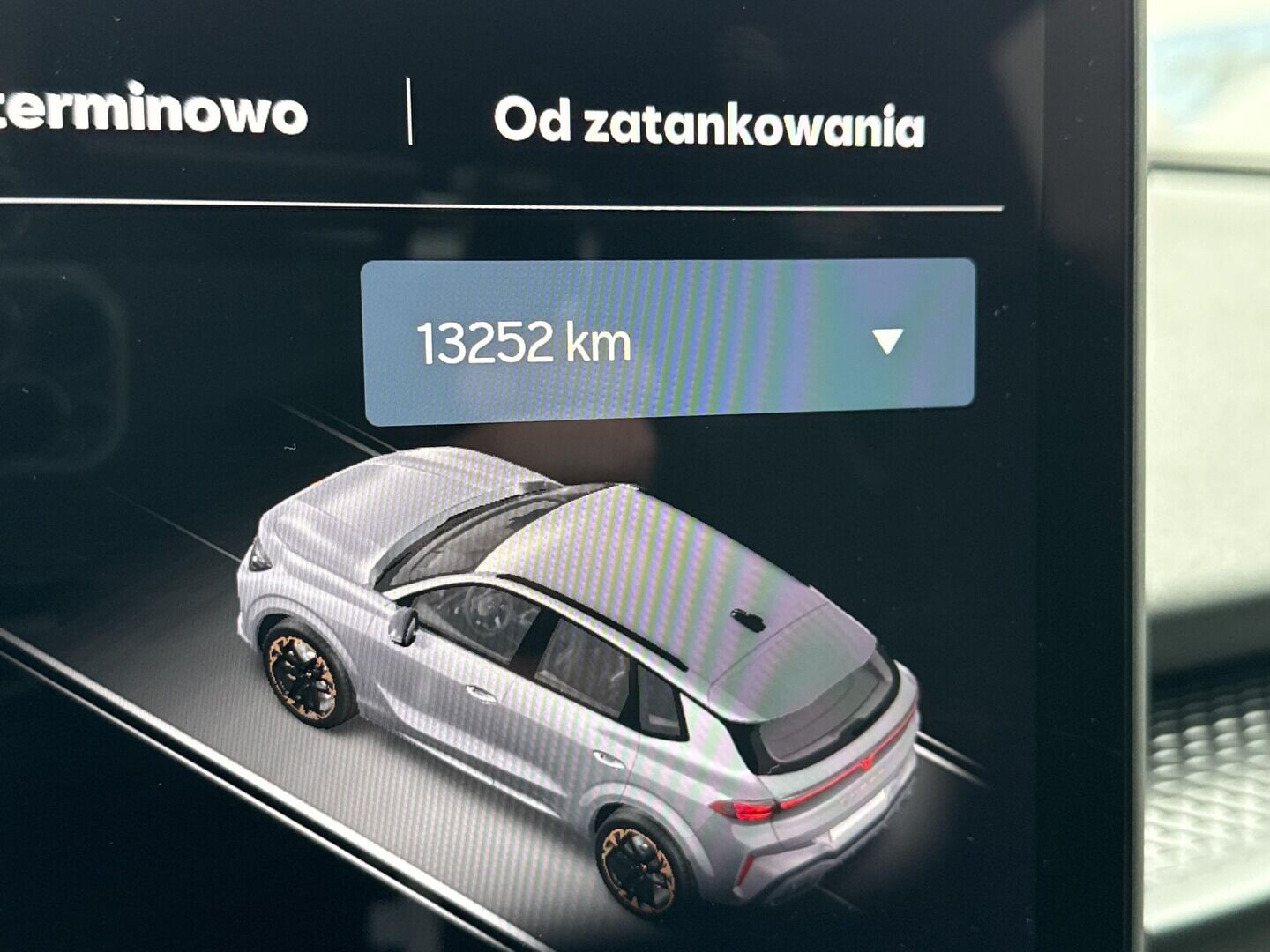Switch to the Od zatankowania tab
This screenshot has height=952, width=1270.
(711, 123)
